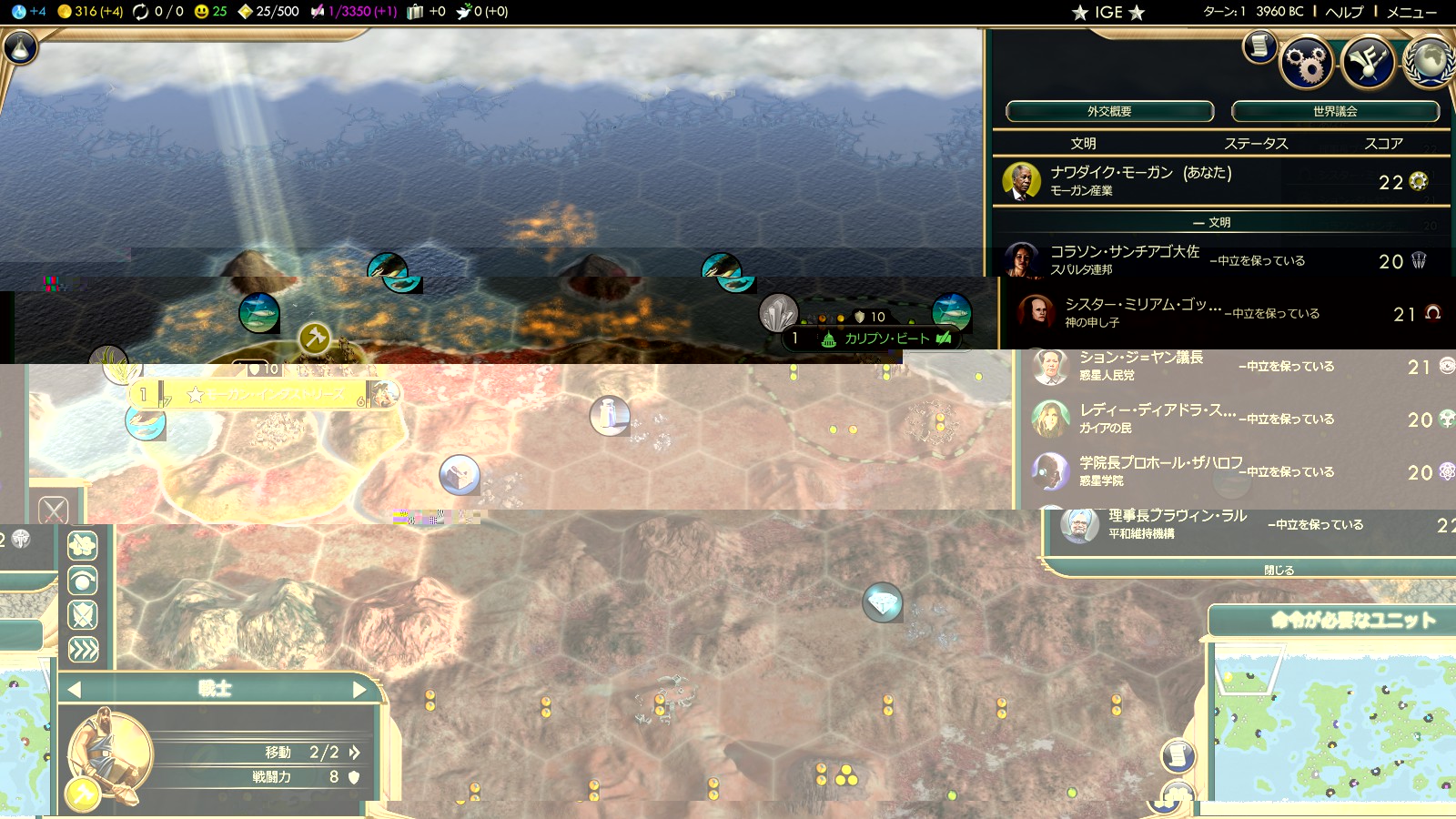Cycle to previous unit with left arrow
Screen dimensions: 1456x819
(75, 690)
